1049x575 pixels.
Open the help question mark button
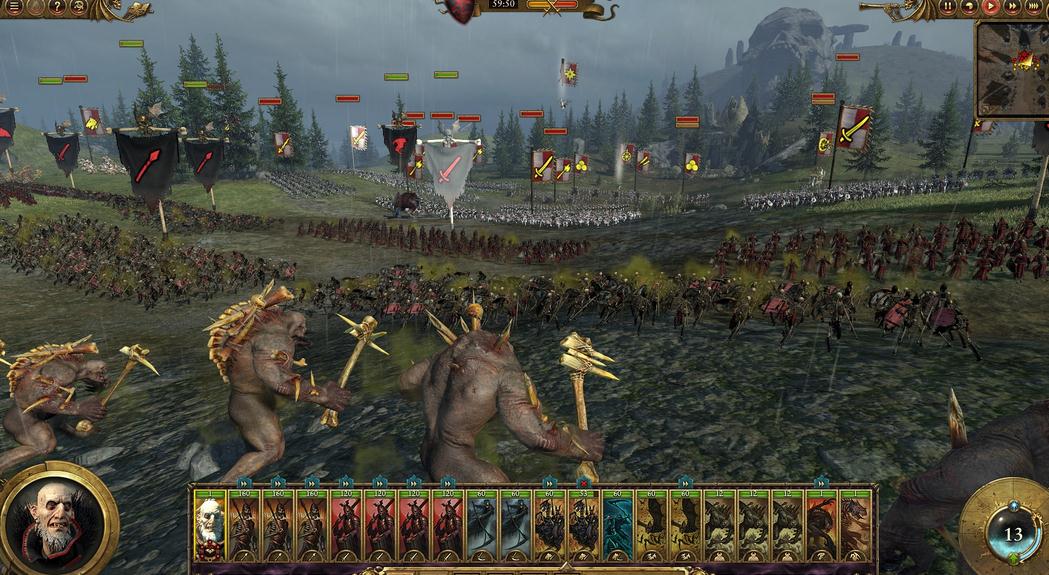coord(57,7)
